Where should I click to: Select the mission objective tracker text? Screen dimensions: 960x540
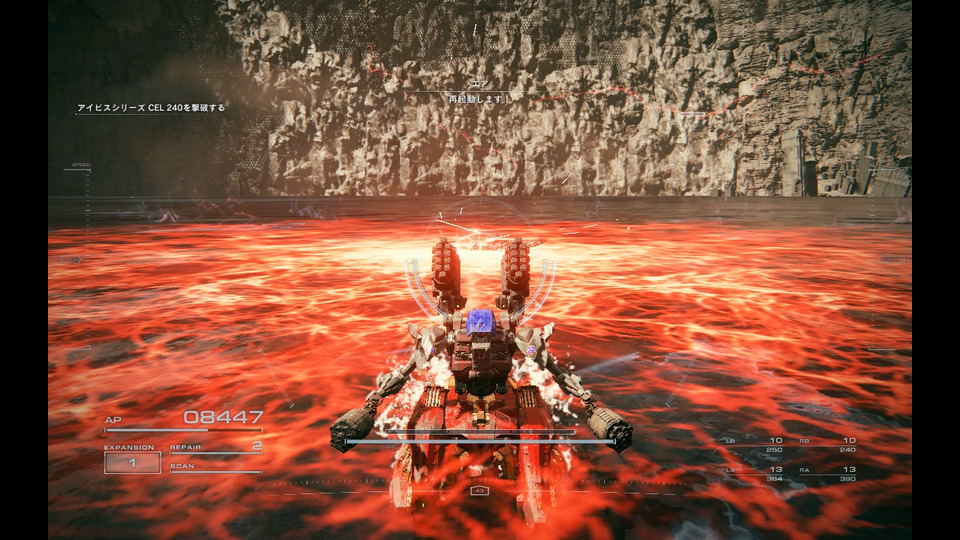click(x=151, y=108)
